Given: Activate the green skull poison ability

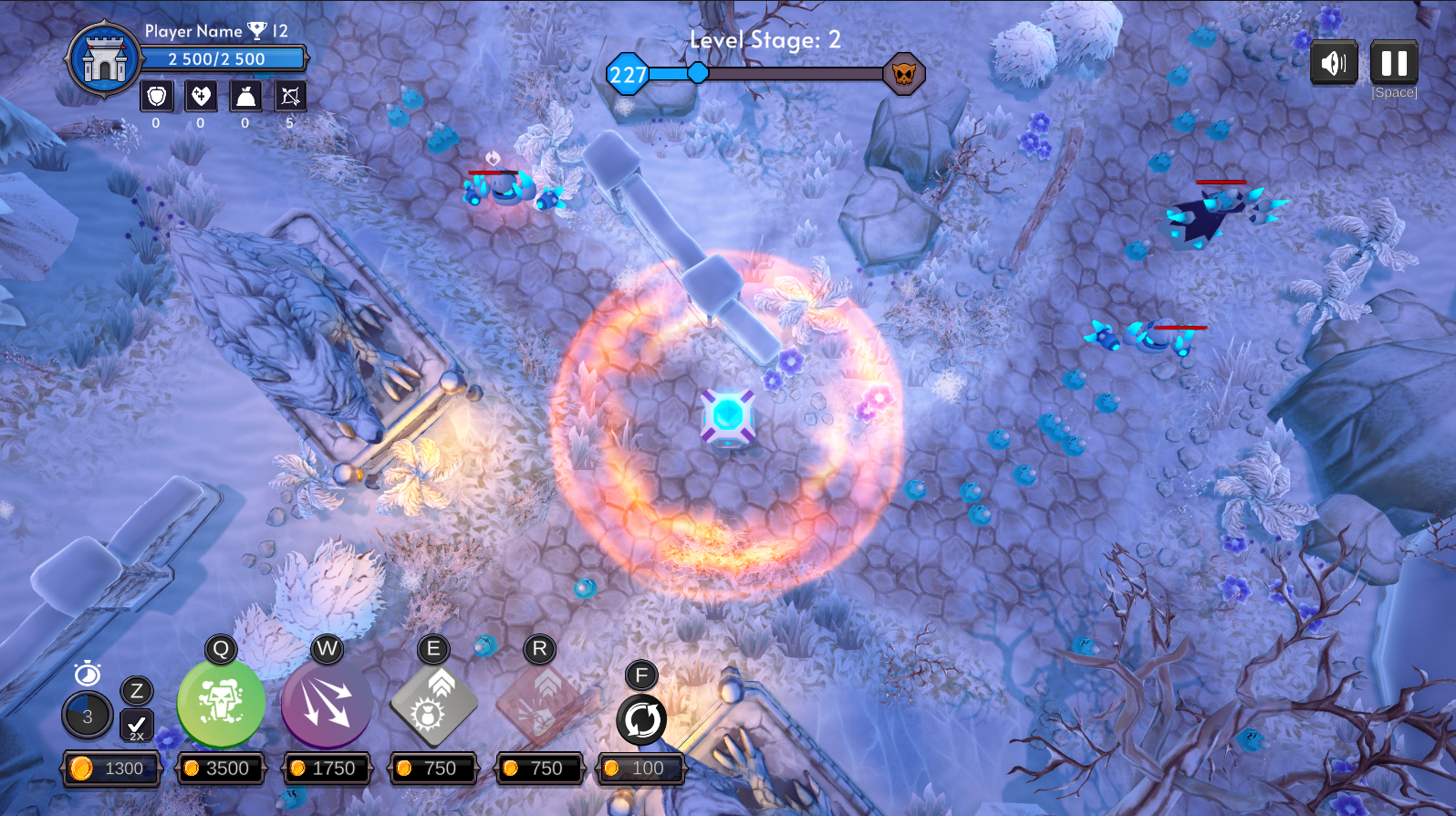Looking at the screenshot, I should pyautogui.click(x=221, y=704).
